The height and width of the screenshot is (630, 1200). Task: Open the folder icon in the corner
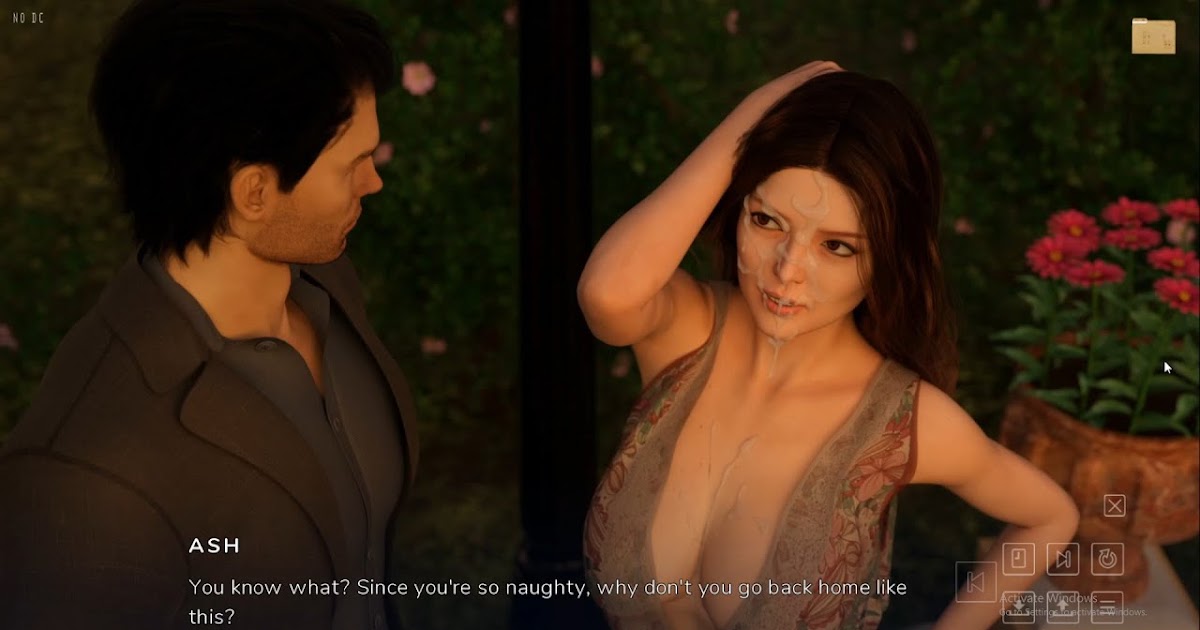click(1153, 36)
